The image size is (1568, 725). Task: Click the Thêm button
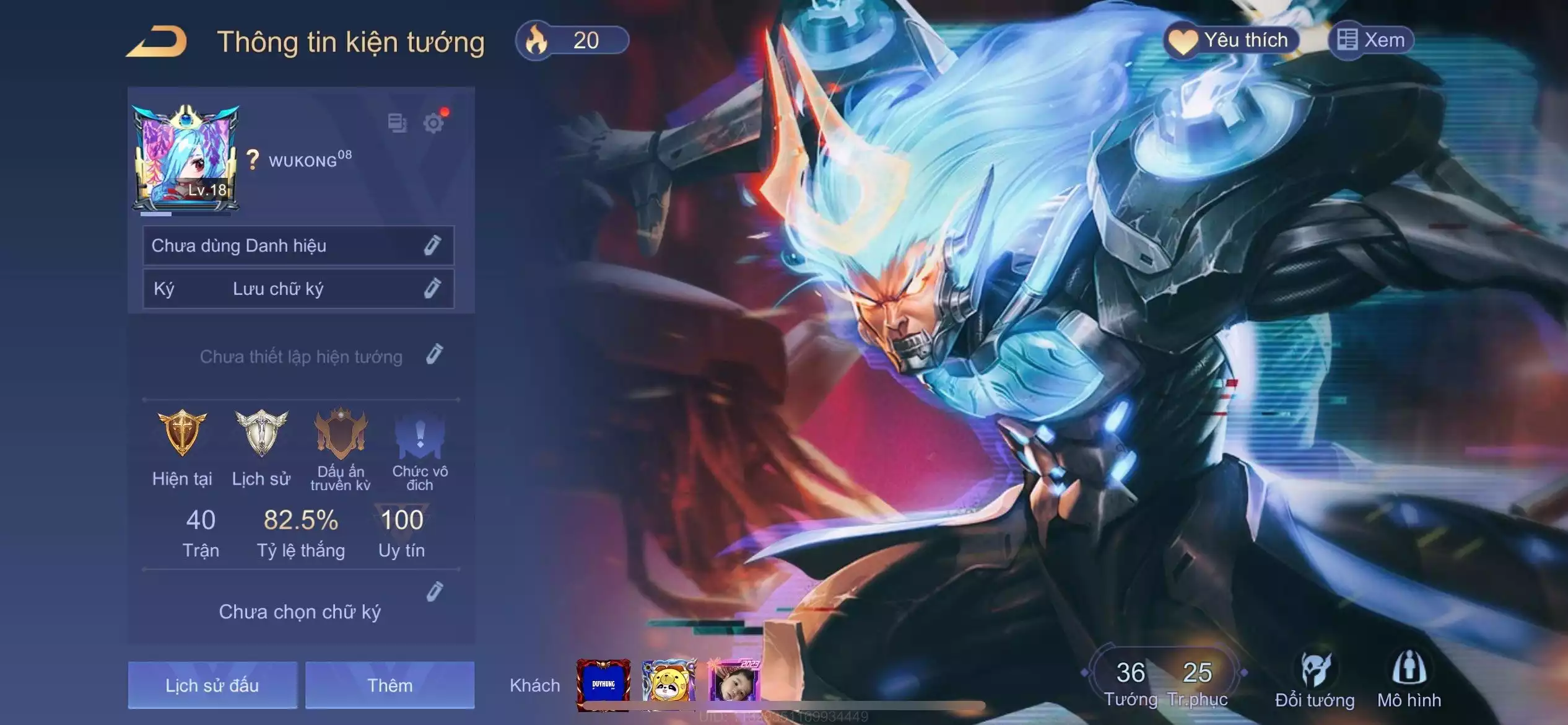[390, 685]
